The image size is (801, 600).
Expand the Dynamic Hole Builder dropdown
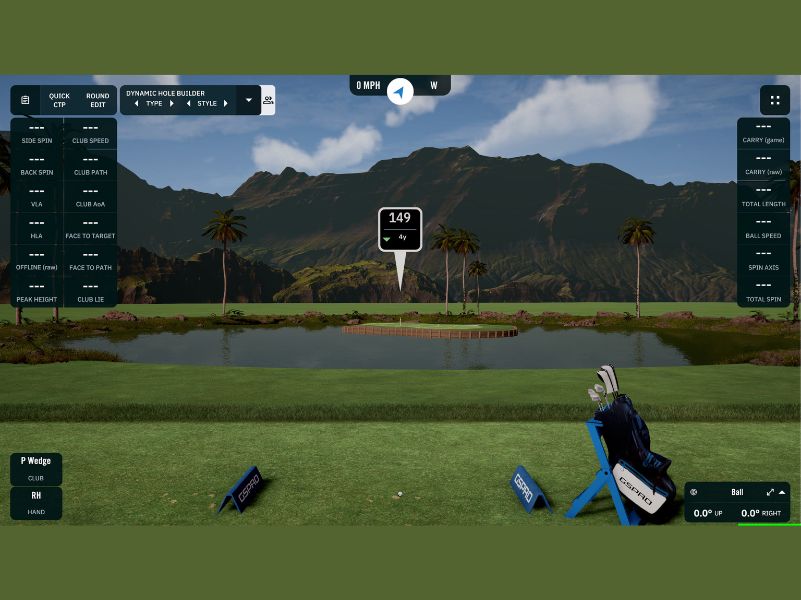(x=248, y=100)
